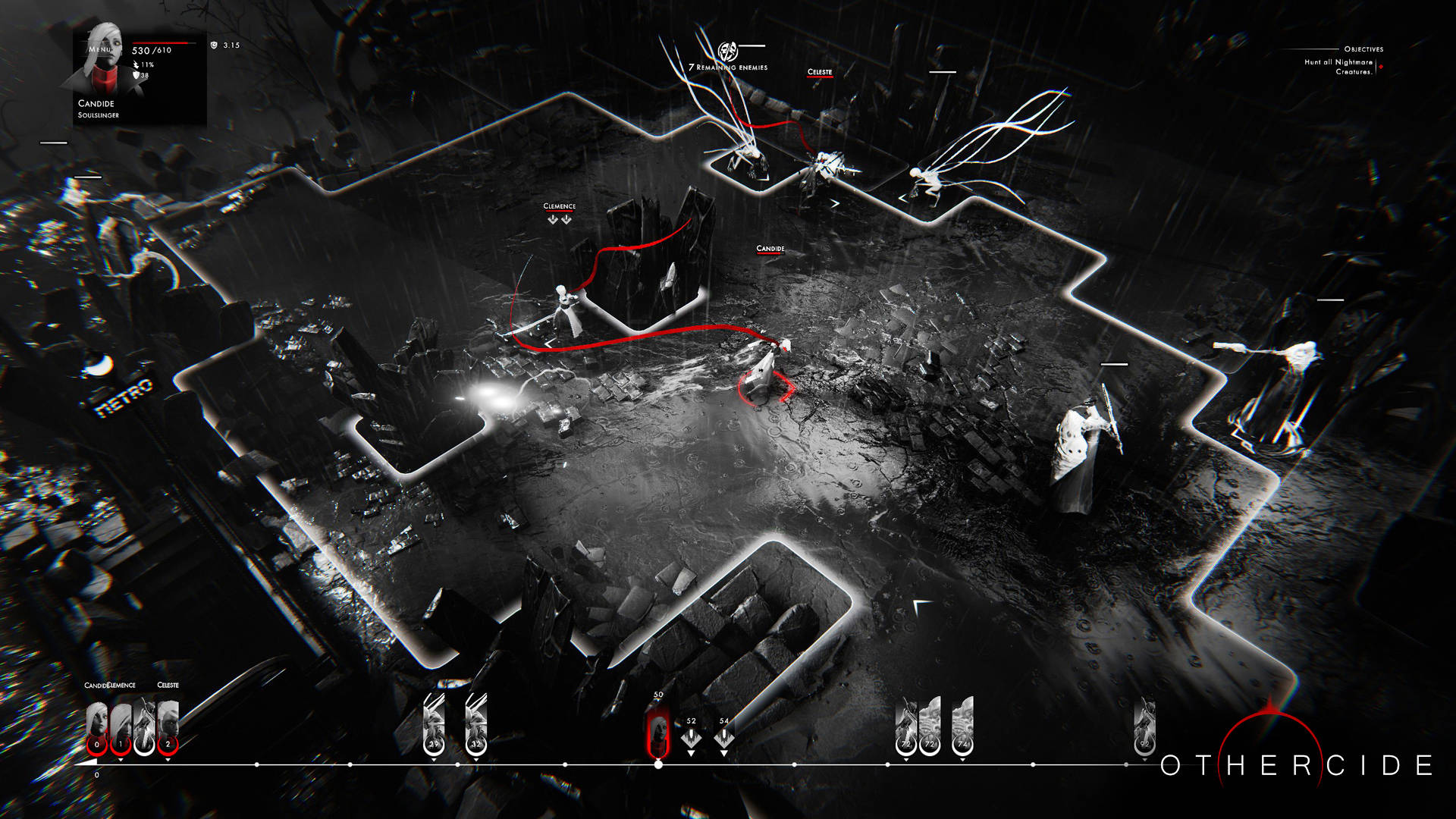This screenshot has height=819, width=1456.
Task: Click the dodge percentage icon under Candide's health
Action: (136, 64)
